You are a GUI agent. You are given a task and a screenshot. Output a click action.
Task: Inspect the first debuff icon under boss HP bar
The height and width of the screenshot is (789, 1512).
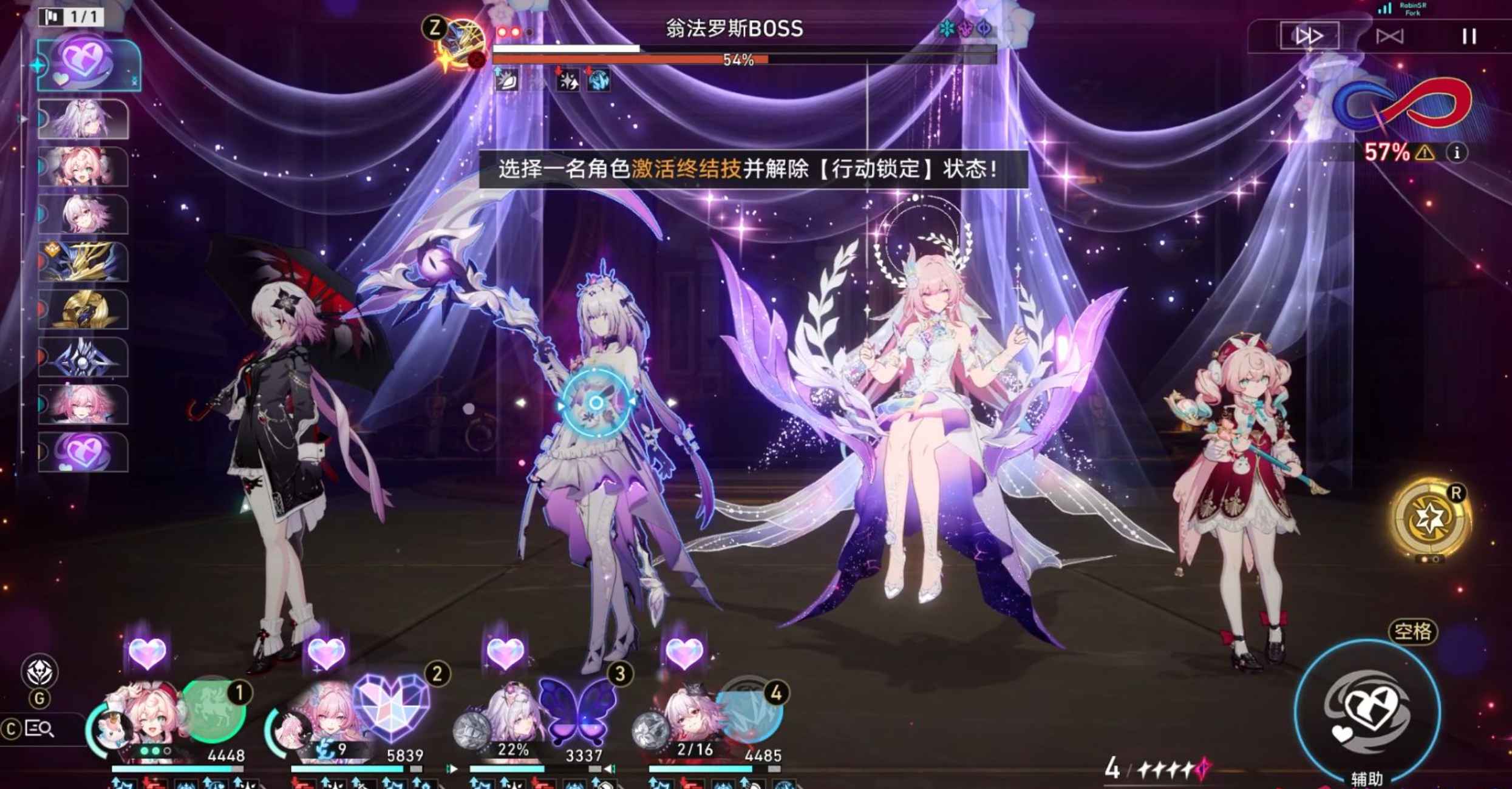point(507,82)
